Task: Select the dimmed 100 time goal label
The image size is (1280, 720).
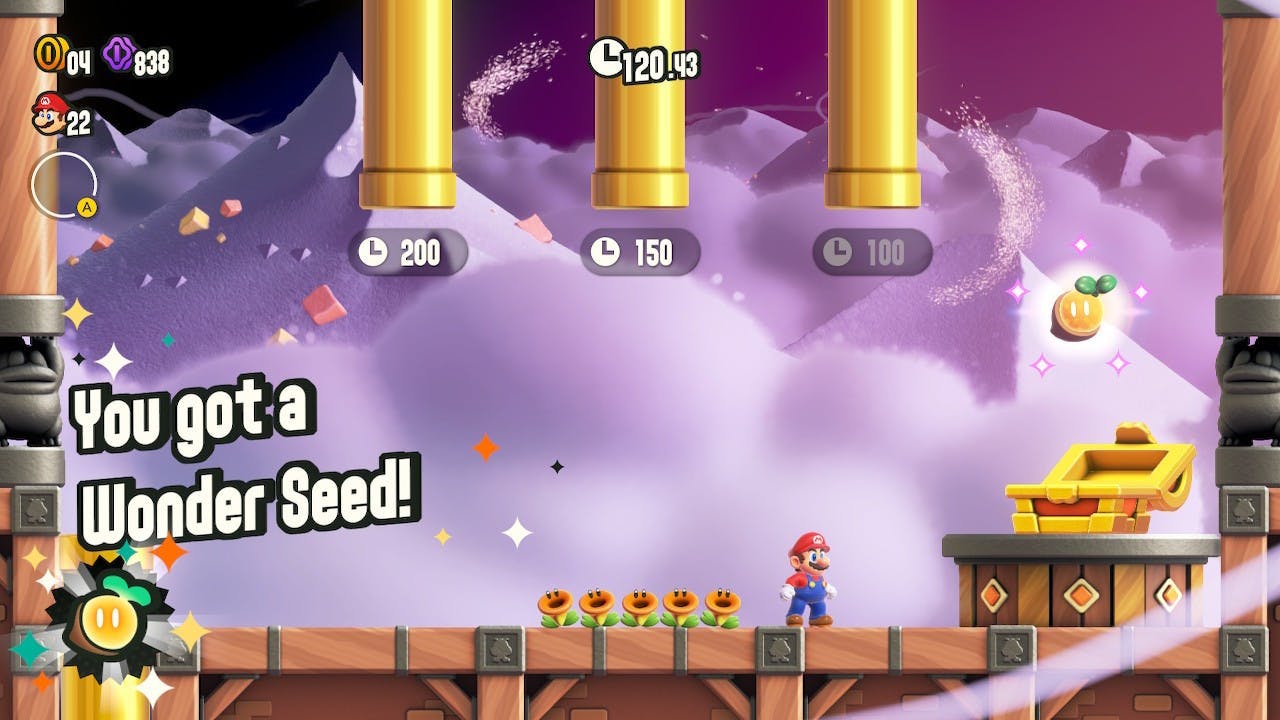Action: [872, 253]
